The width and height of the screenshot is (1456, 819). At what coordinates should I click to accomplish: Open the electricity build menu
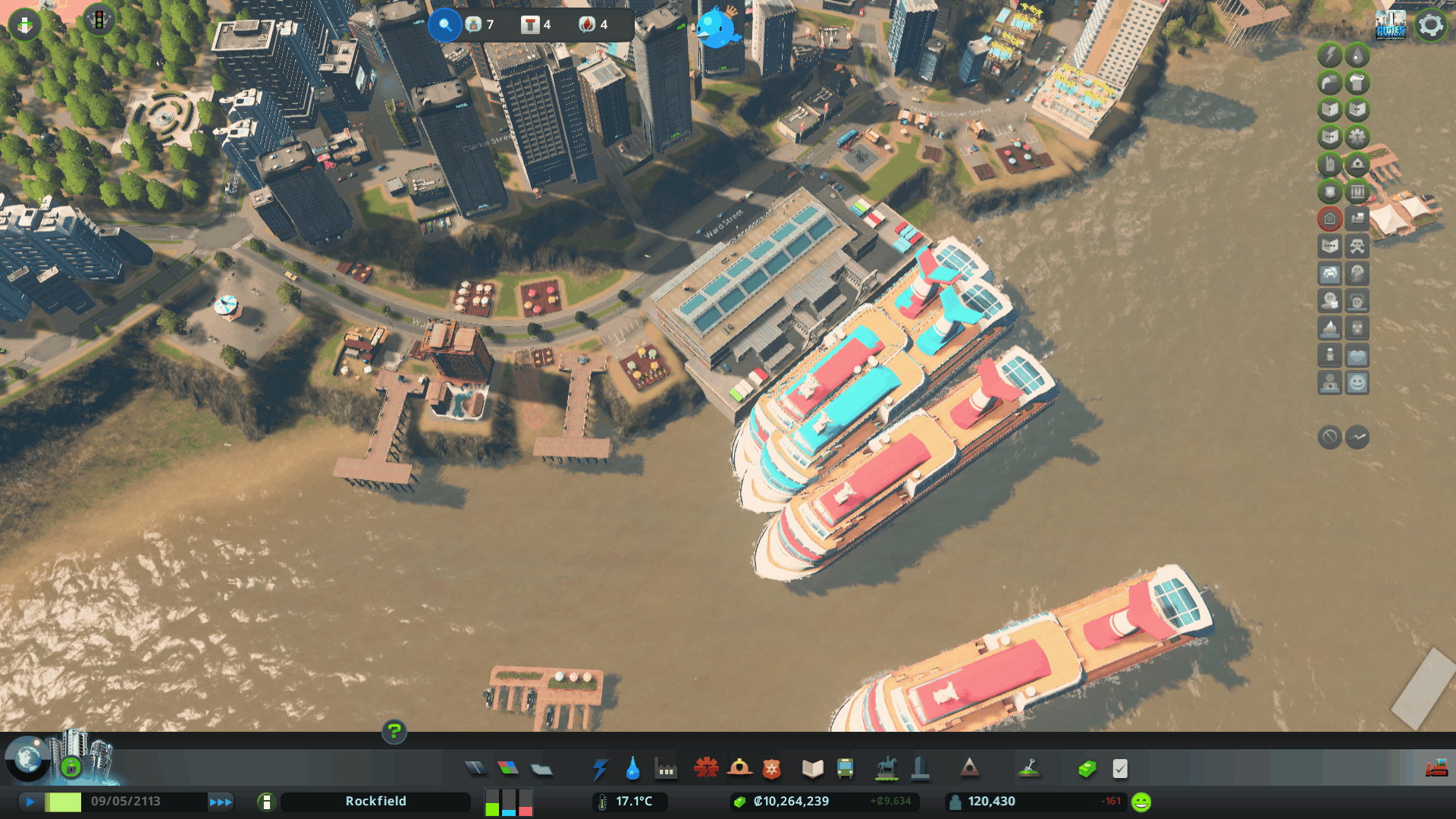pyautogui.click(x=600, y=769)
